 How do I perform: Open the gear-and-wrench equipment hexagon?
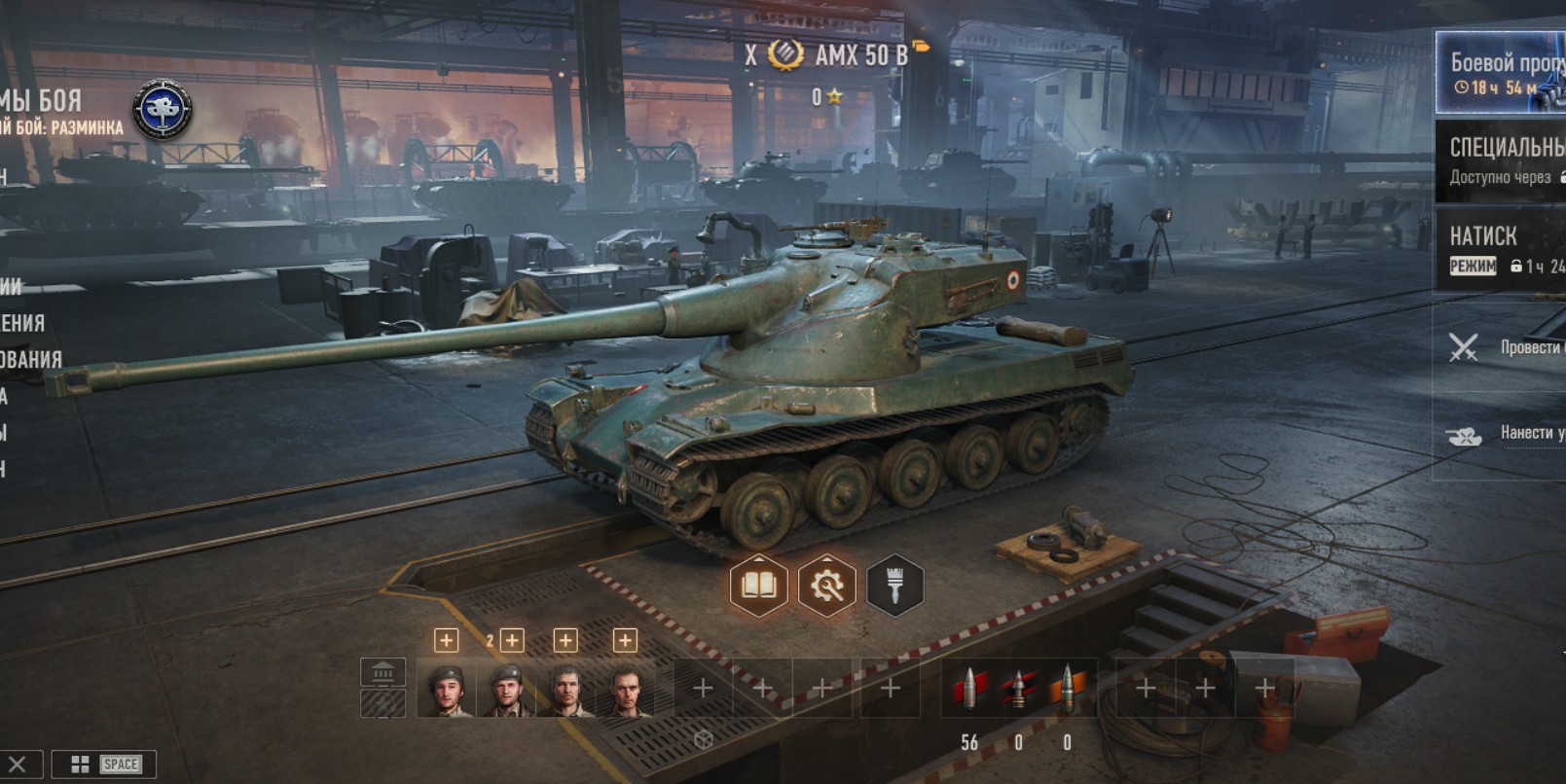point(826,585)
